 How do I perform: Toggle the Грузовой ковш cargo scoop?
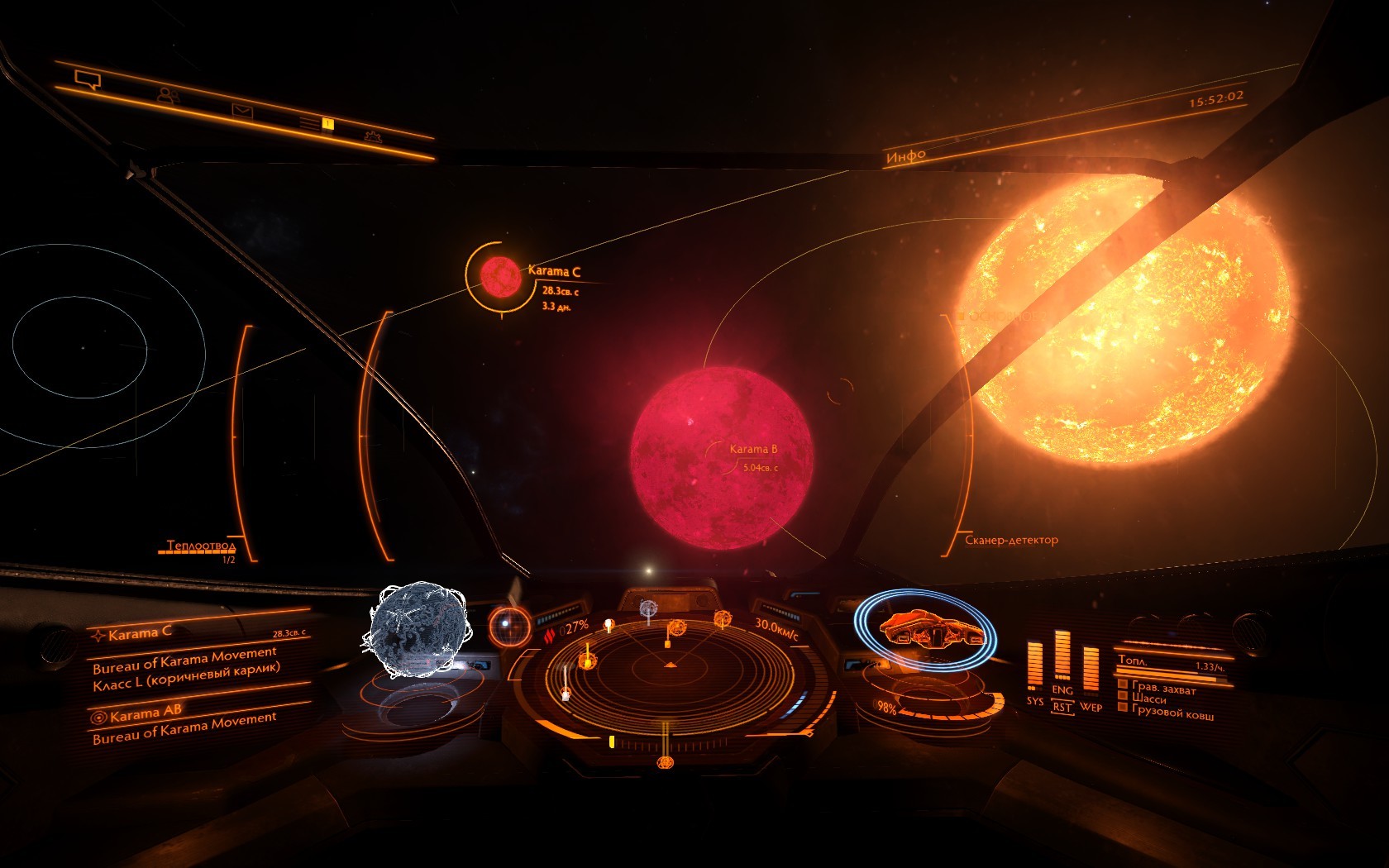(1166, 711)
